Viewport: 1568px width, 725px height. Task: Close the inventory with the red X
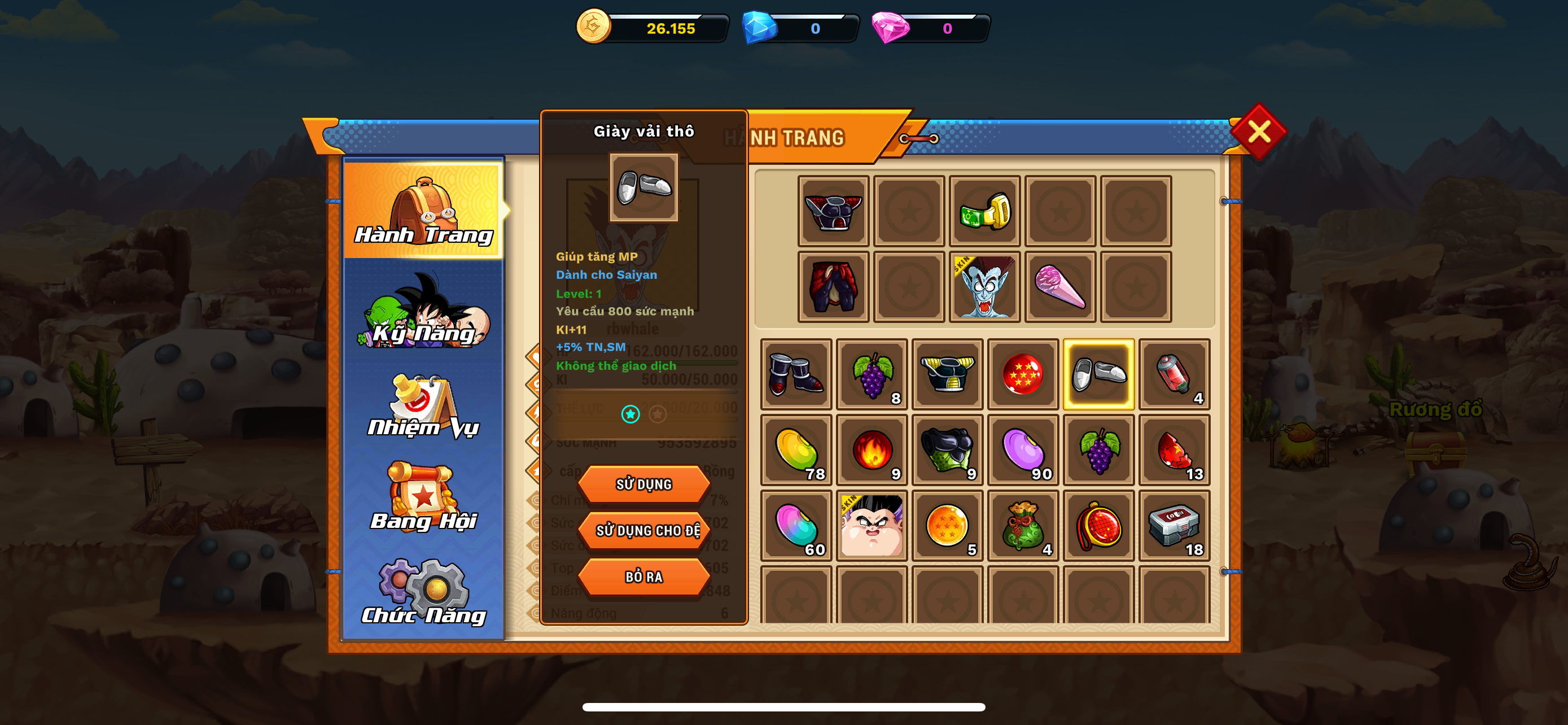tap(1258, 132)
